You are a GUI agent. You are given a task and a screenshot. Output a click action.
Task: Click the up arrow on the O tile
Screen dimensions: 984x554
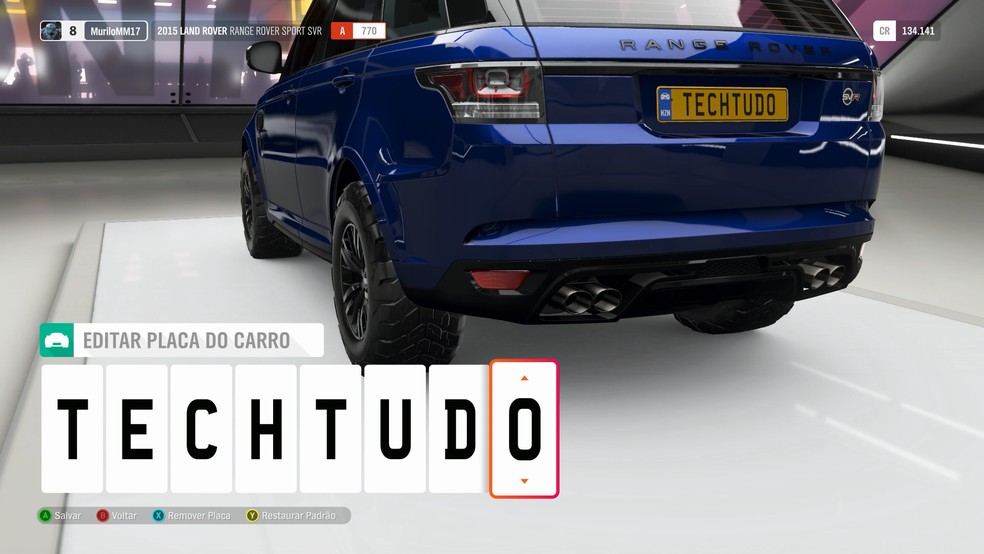pos(524,378)
